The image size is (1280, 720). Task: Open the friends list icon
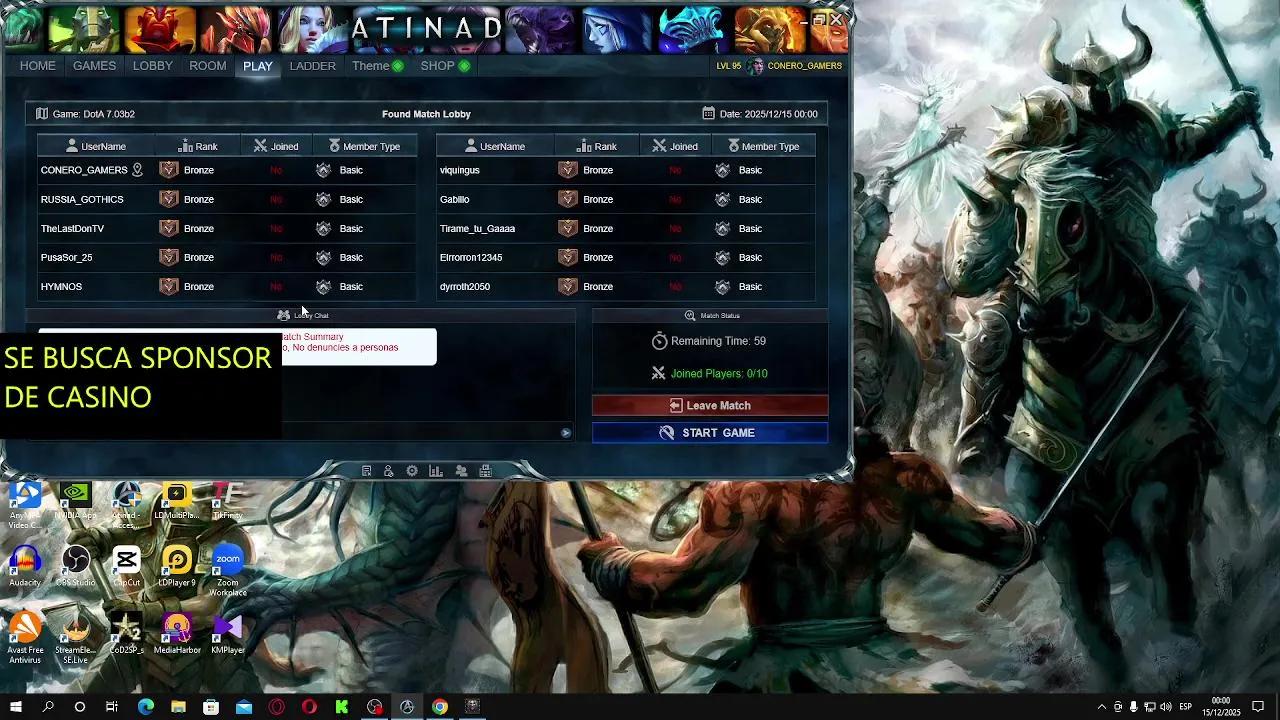click(x=461, y=469)
